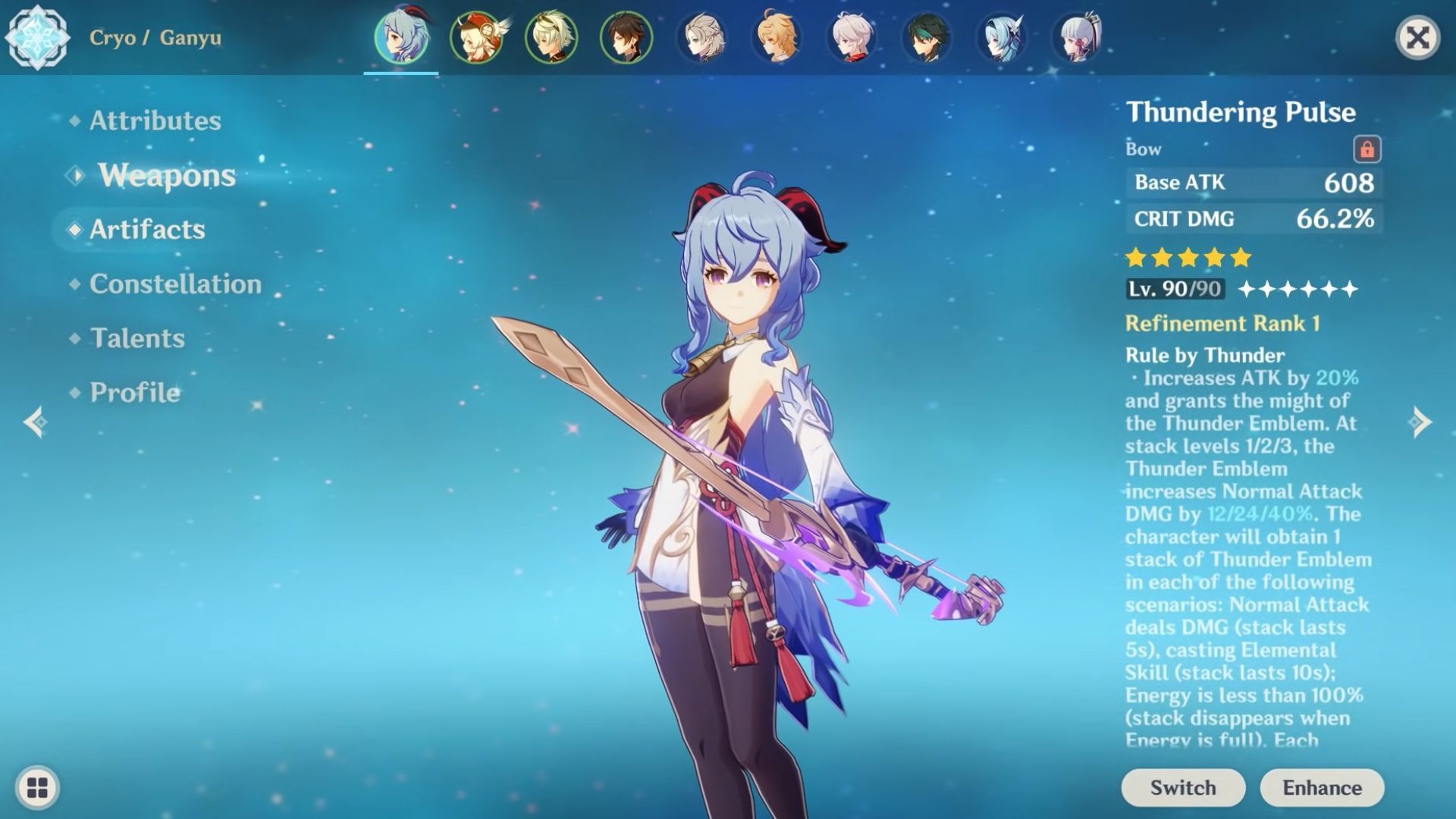Viewport: 1456px width, 819px height.
Task: Switch to the blond Traveler portrait
Action: pos(776,36)
